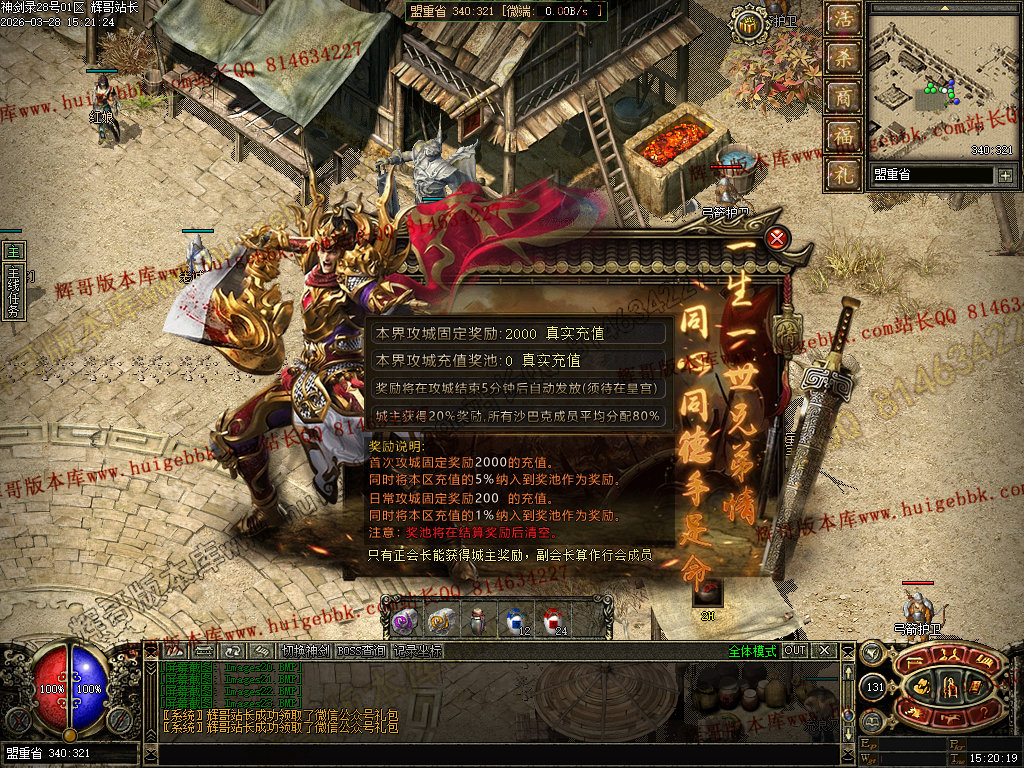Click the golden gift box icon

click(x=747, y=26)
